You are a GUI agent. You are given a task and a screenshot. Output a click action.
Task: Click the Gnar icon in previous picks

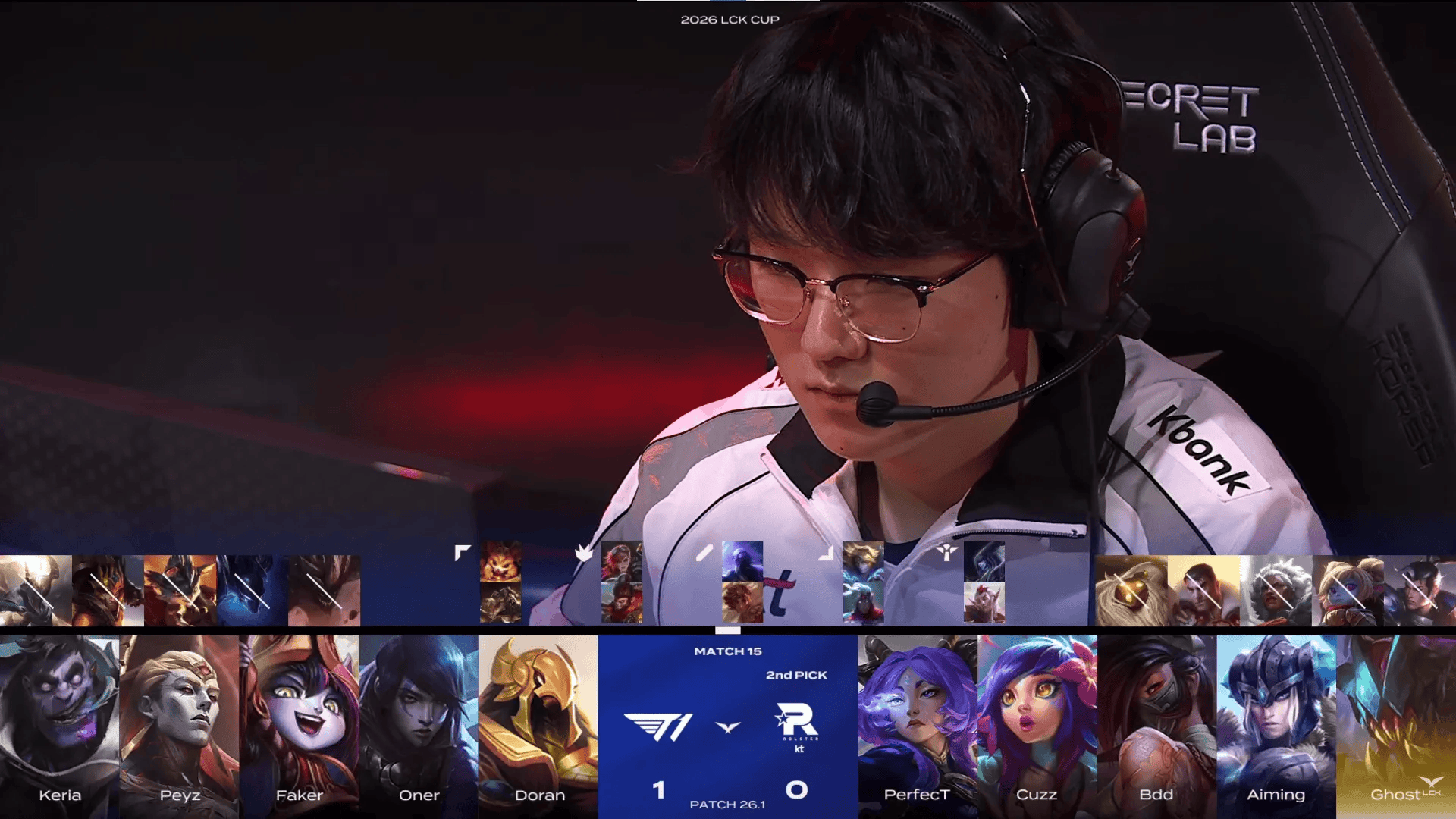[x=500, y=561]
